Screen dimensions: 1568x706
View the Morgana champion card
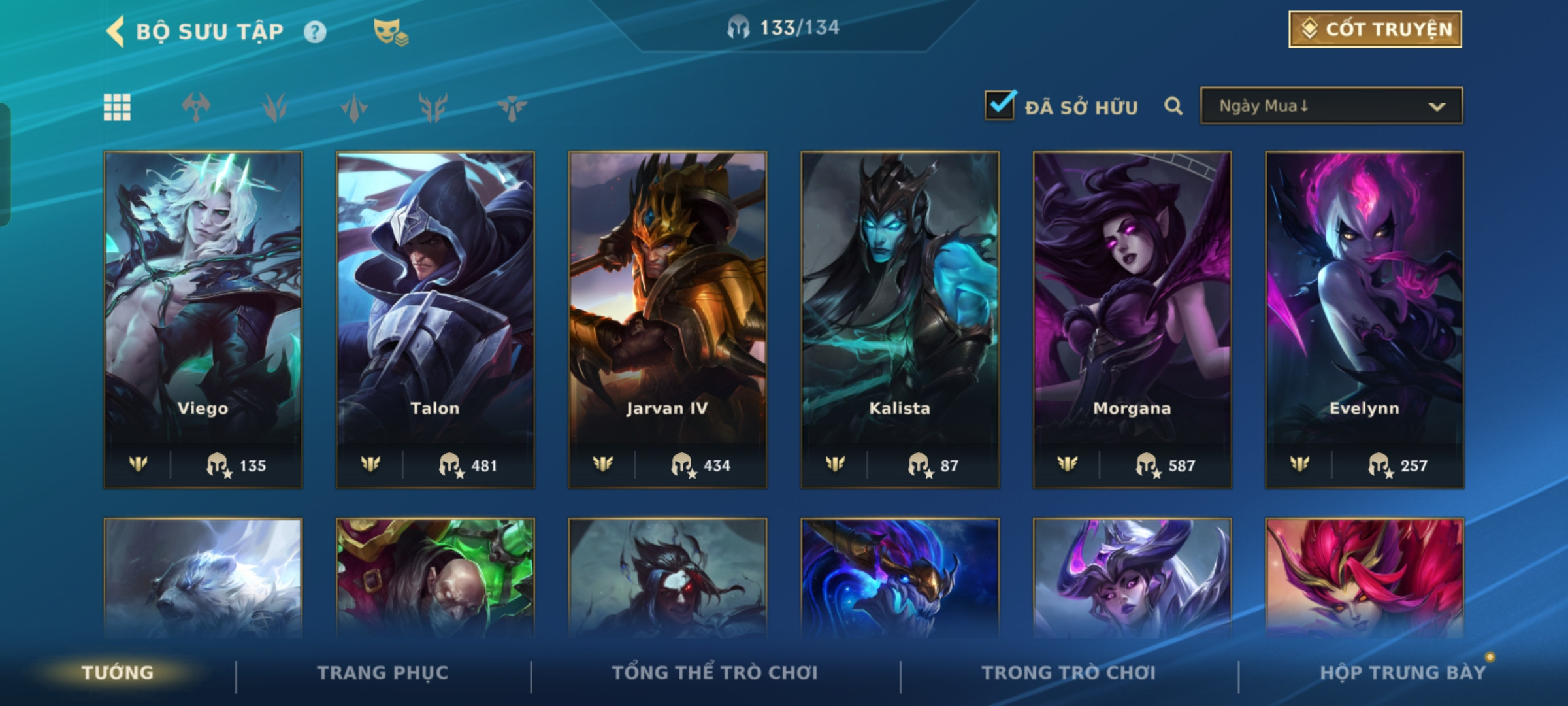pos(1132,319)
